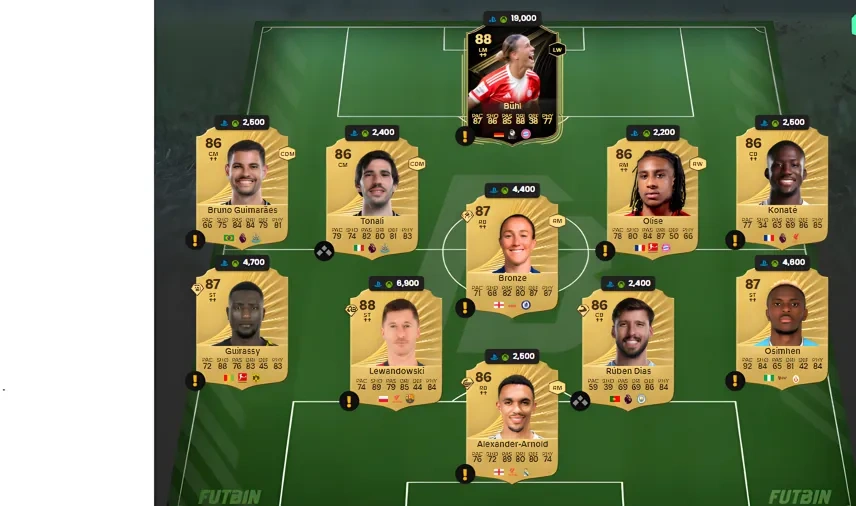Screen dimensions: 856x506
Task: Select the Bronze 87 card
Action: (512, 252)
